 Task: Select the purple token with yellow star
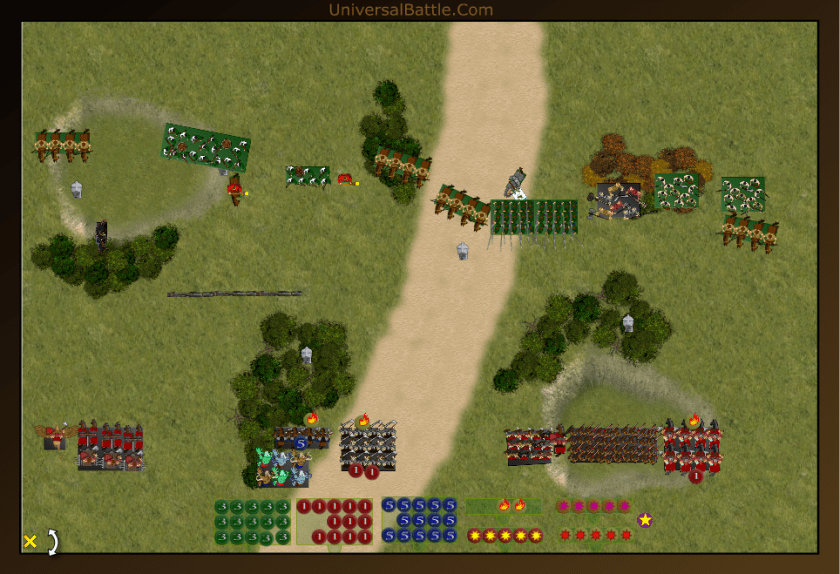[x=645, y=520]
